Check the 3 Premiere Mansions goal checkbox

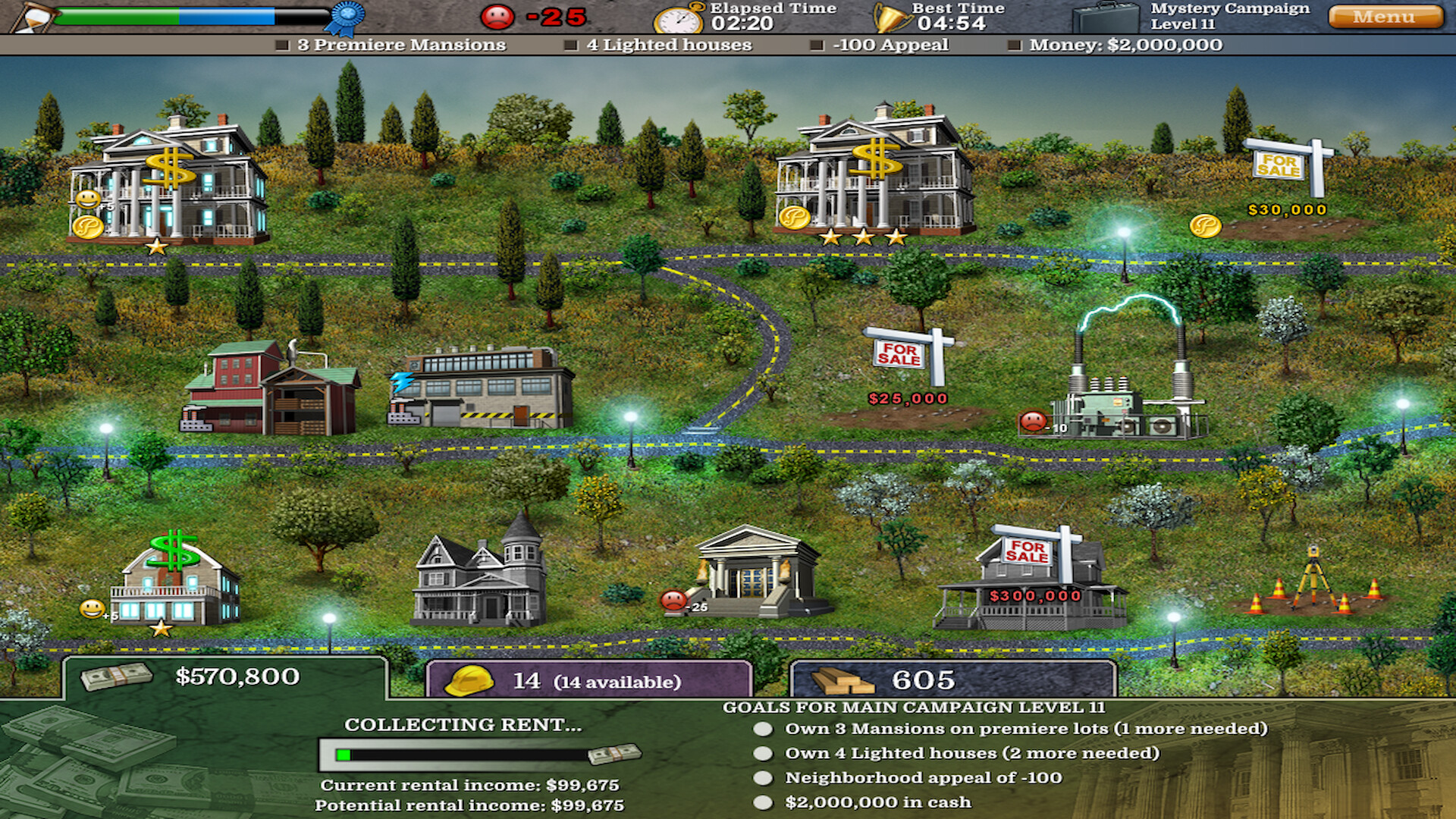[281, 45]
